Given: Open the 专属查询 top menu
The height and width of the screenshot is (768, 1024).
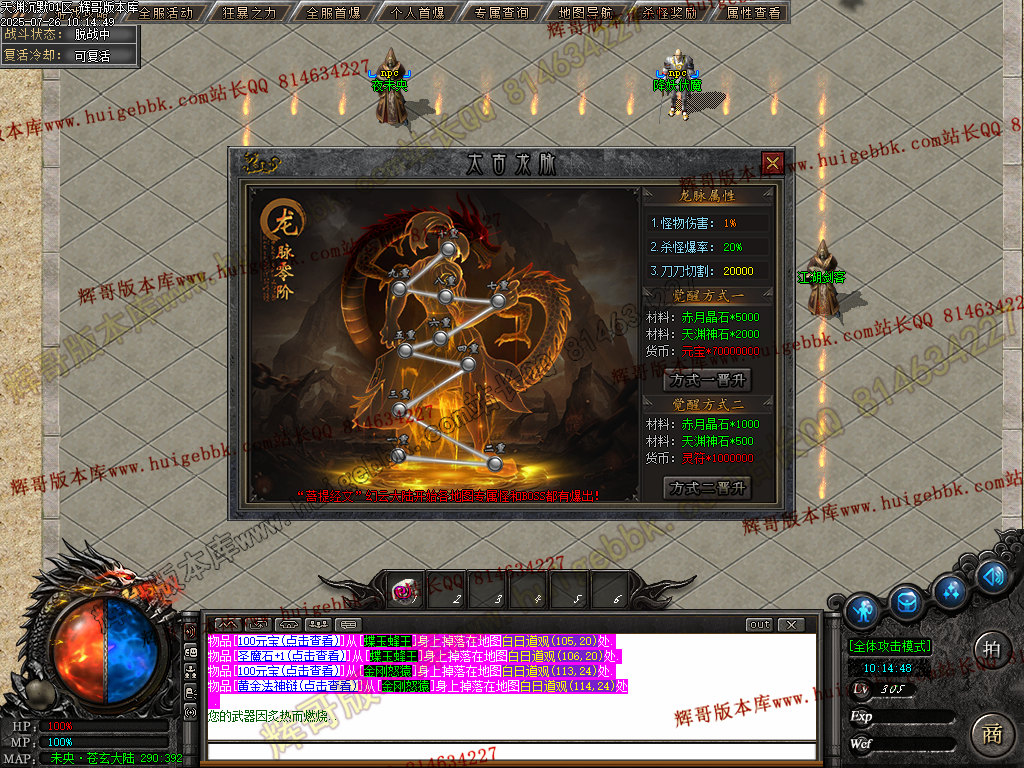Looking at the screenshot, I should click(x=502, y=13).
